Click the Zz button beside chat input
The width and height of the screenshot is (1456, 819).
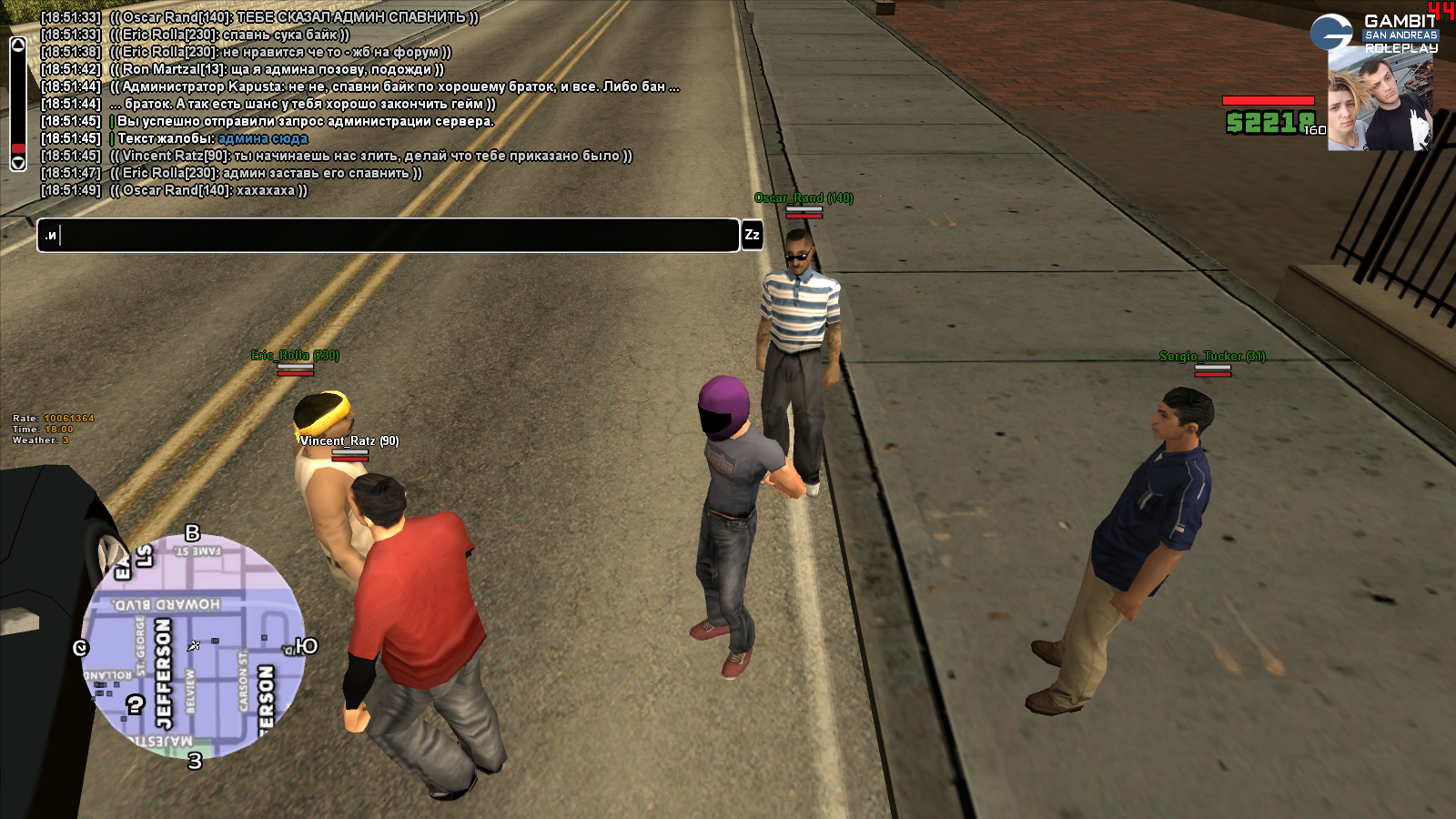(x=752, y=235)
